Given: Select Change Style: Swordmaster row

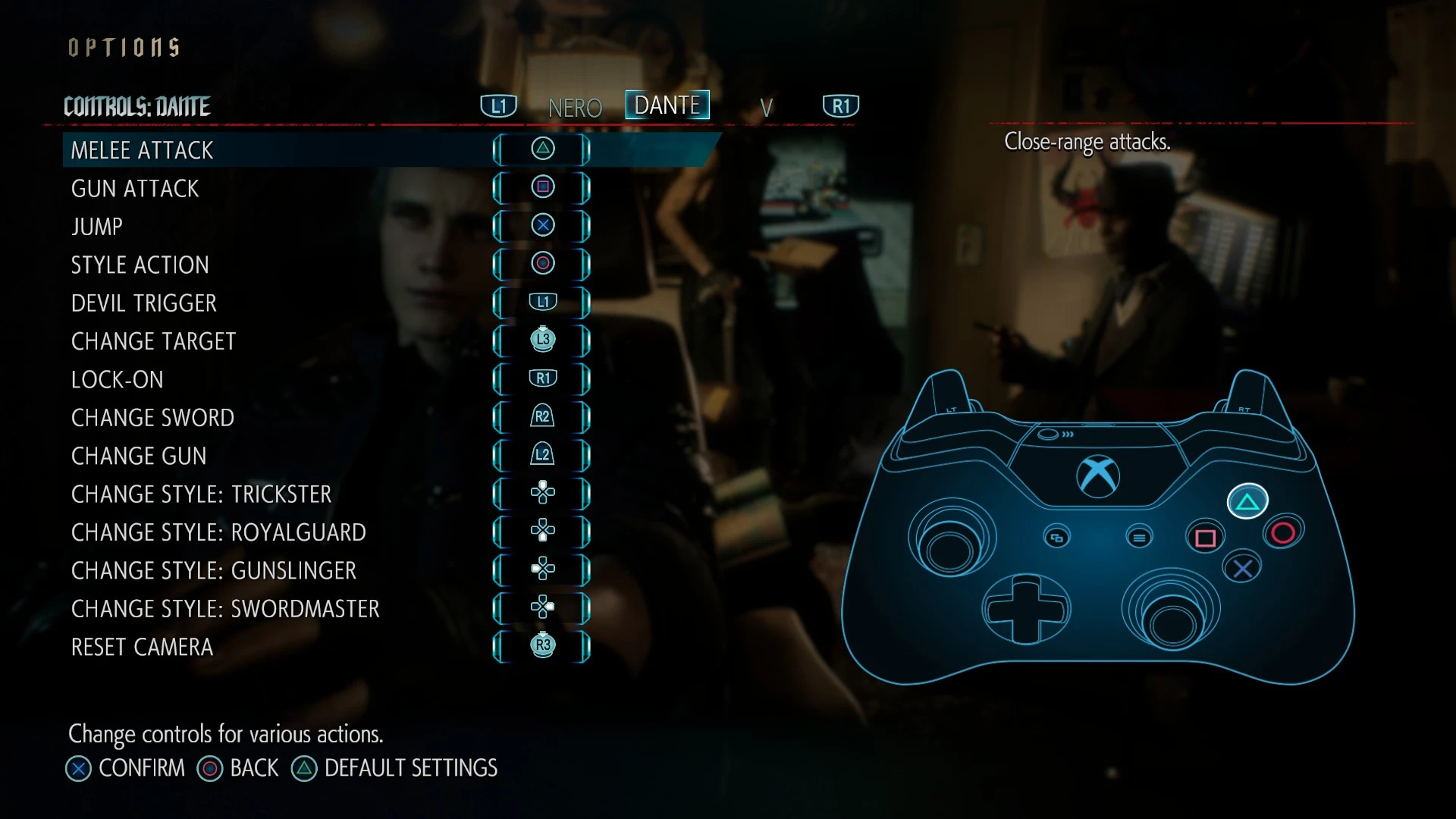Looking at the screenshot, I should pyautogui.click(x=225, y=609).
